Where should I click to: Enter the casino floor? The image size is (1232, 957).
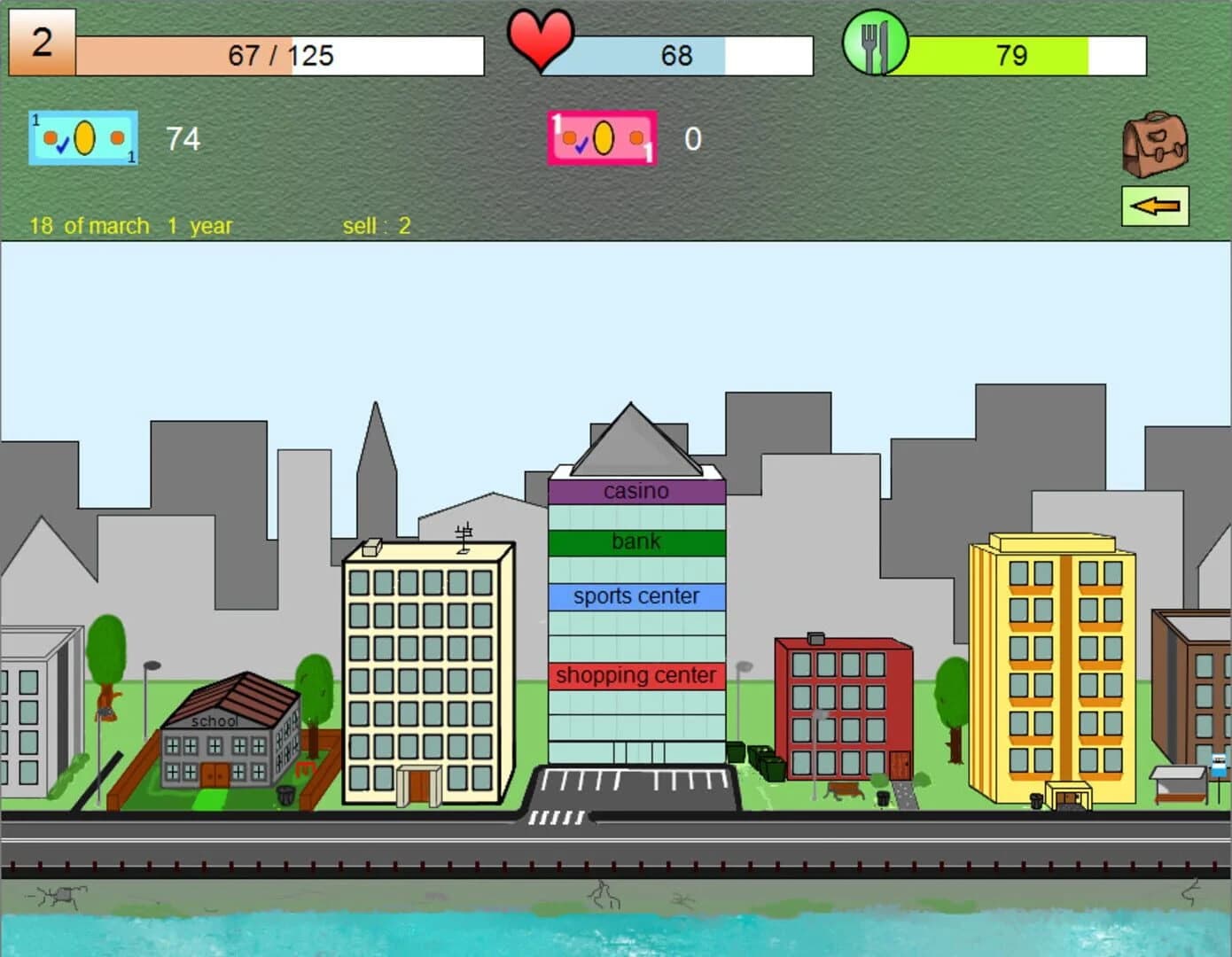[x=636, y=490]
